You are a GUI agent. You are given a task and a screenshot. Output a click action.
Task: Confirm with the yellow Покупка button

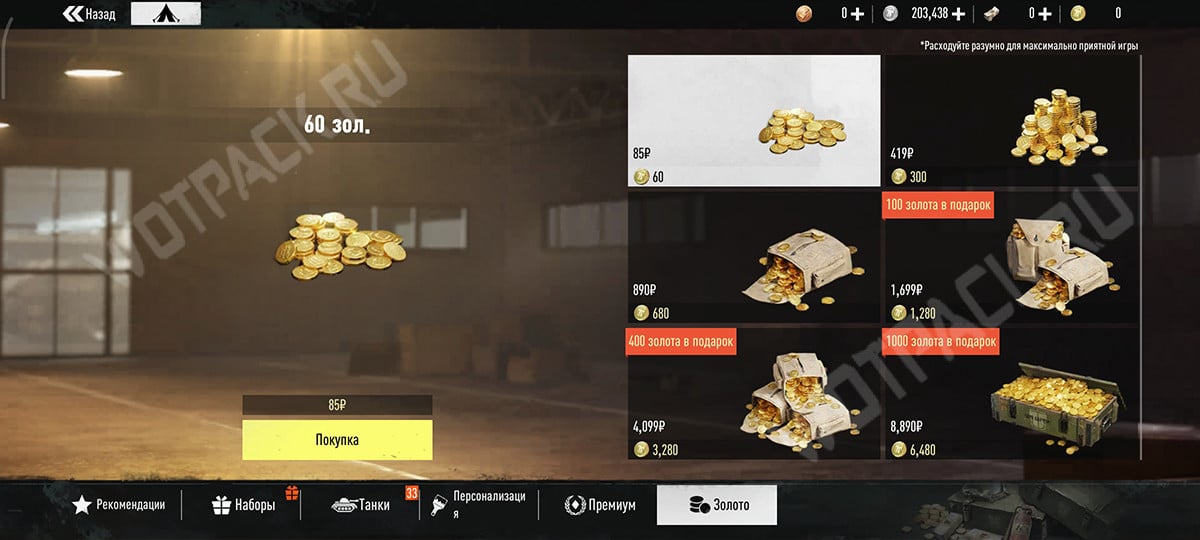[337, 440]
